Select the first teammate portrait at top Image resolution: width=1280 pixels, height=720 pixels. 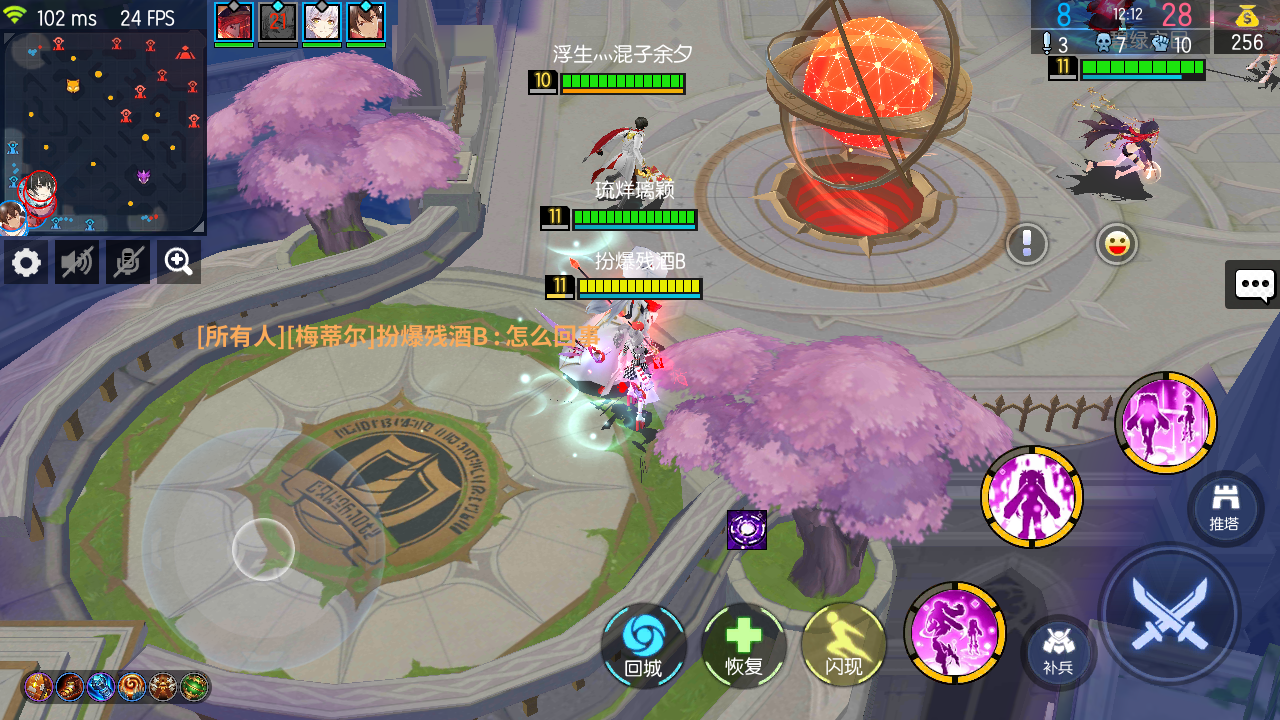coord(232,21)
